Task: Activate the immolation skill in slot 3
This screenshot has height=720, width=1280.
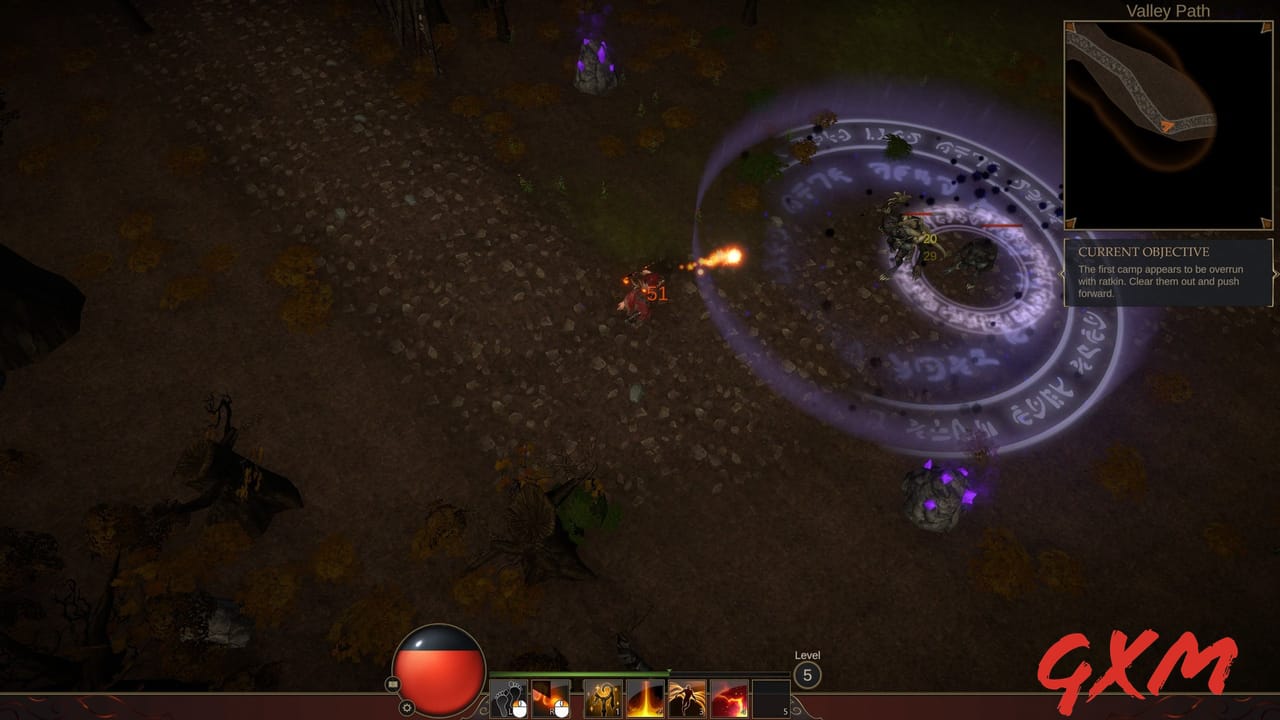Action: coord(687,699)
